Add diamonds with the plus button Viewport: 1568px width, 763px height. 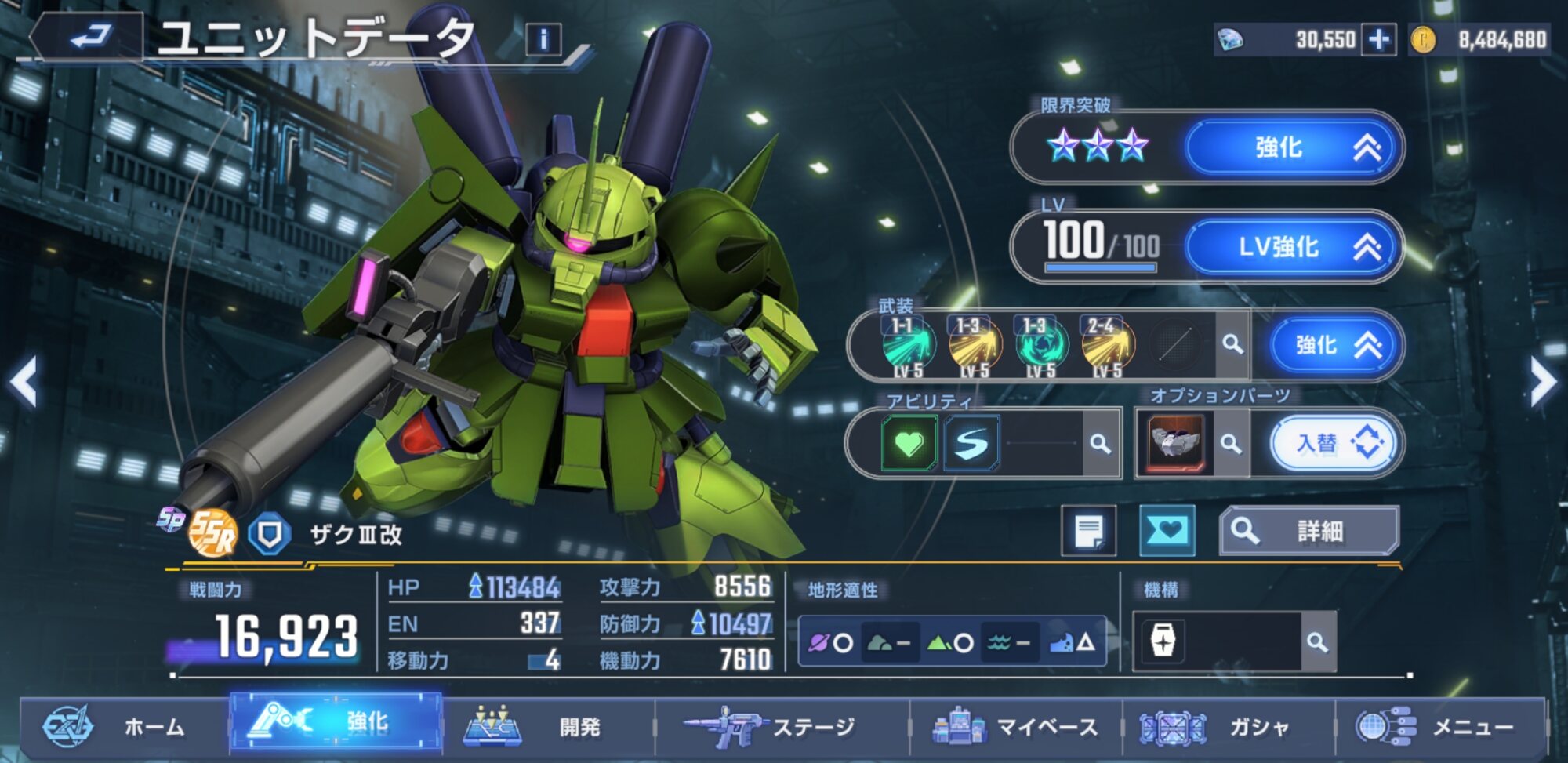point(1378,40)
